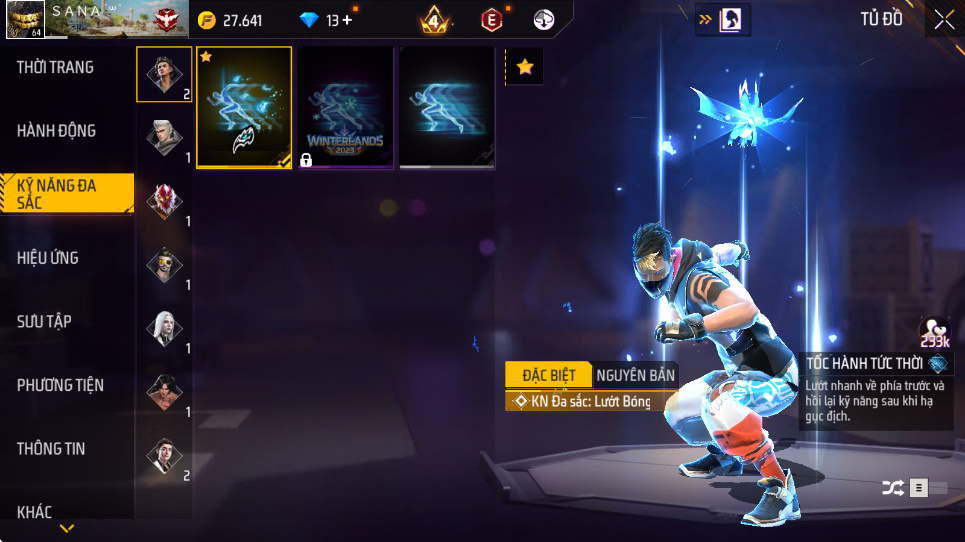Screen dimensions: 965x542
Task: Open the player profile avatar
Action: [25, 20]
